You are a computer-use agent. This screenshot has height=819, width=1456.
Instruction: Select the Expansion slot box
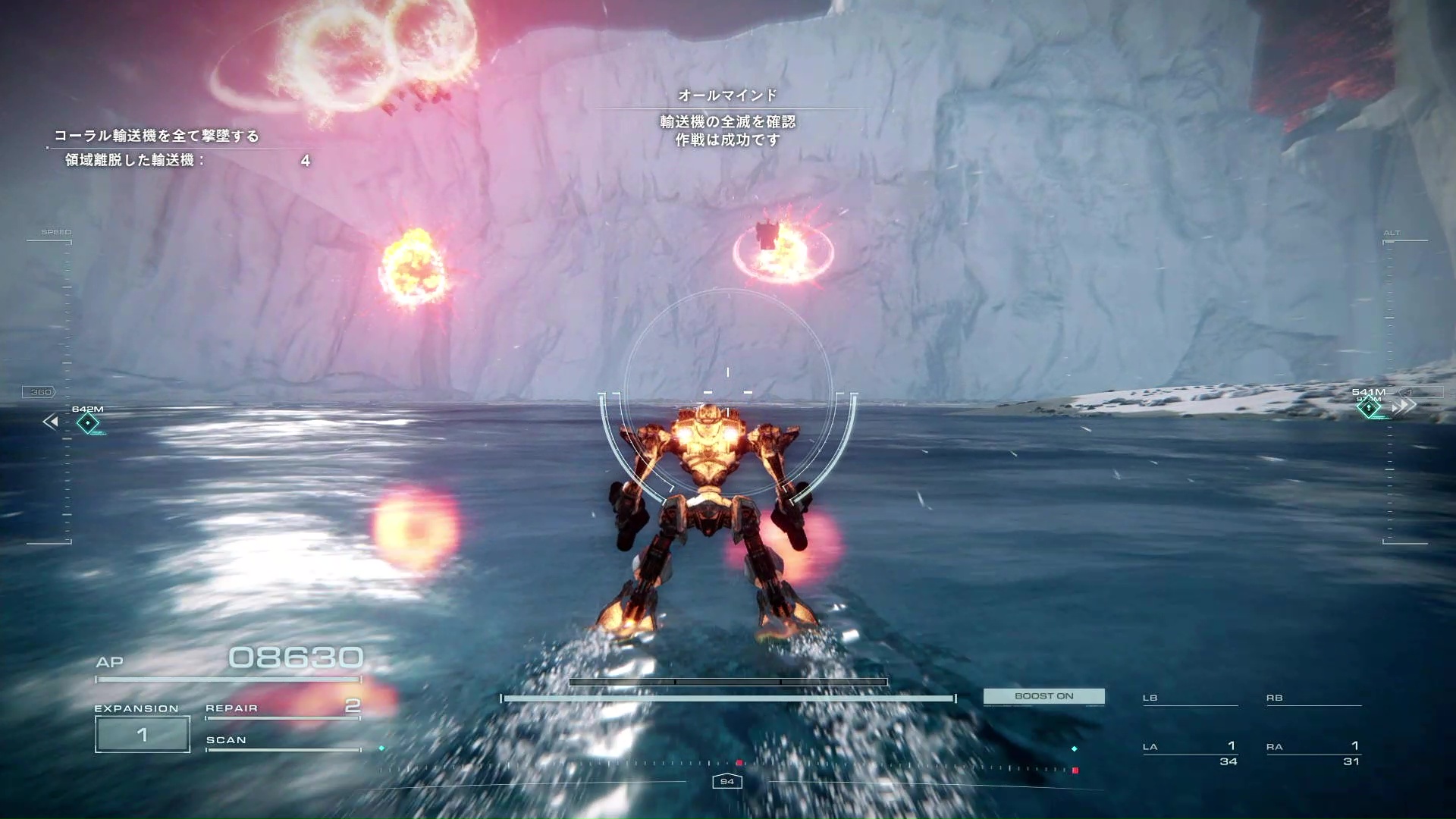(x=143, y=734)
